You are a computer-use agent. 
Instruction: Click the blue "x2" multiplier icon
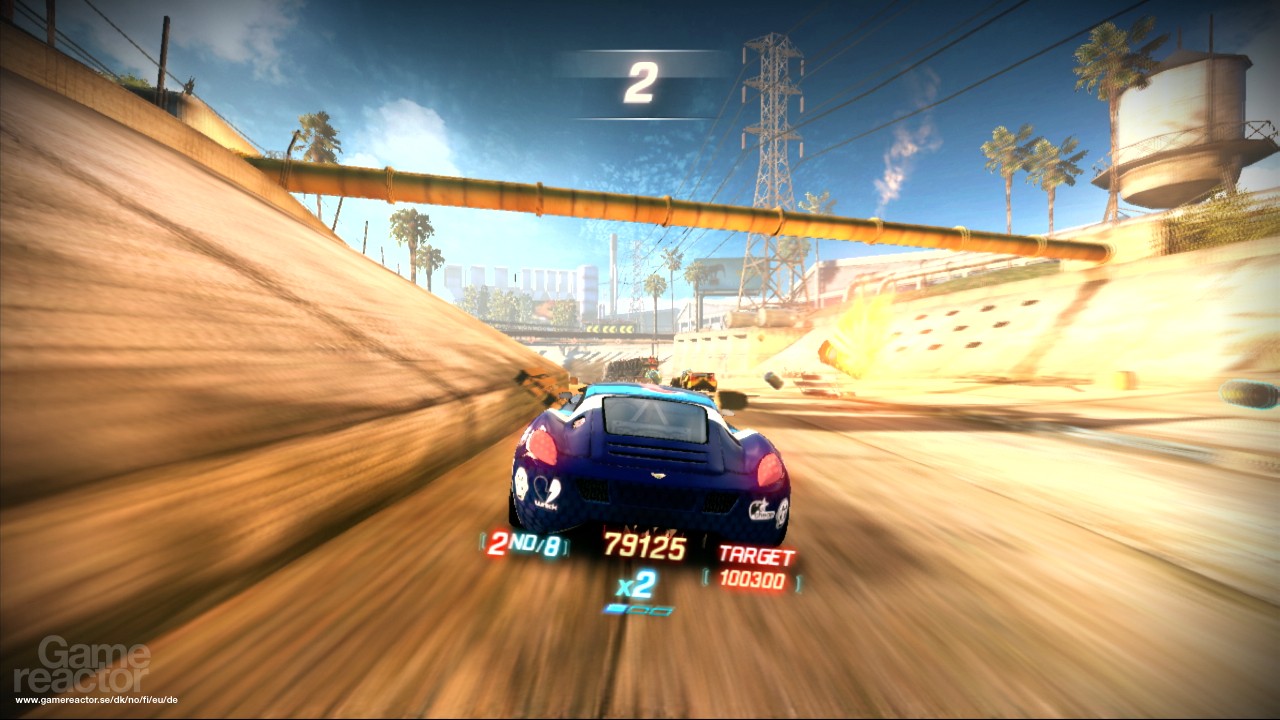[634, 585]
